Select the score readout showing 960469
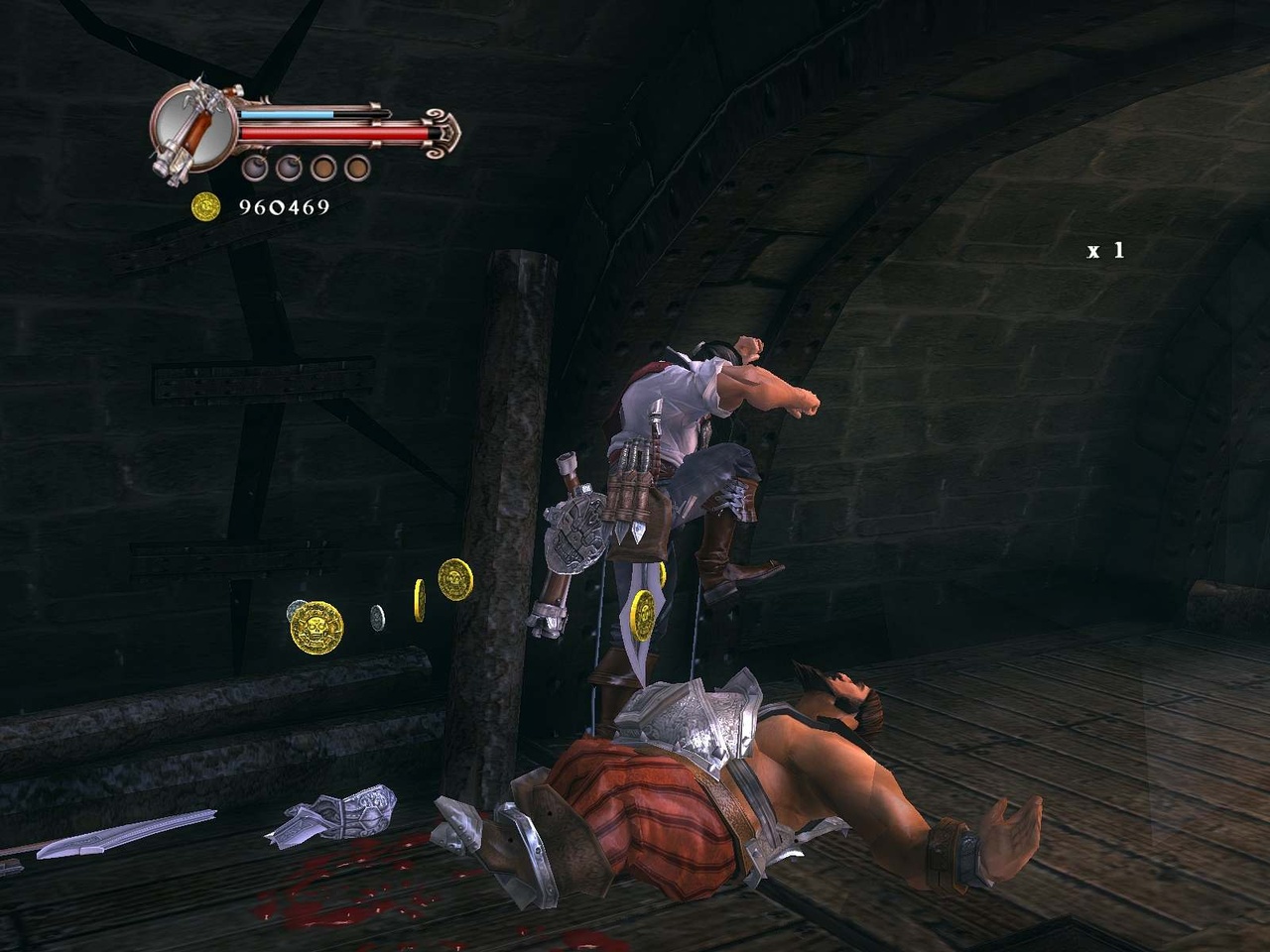The width and height of the screenshot is (1270, 952). click(285, 206)
